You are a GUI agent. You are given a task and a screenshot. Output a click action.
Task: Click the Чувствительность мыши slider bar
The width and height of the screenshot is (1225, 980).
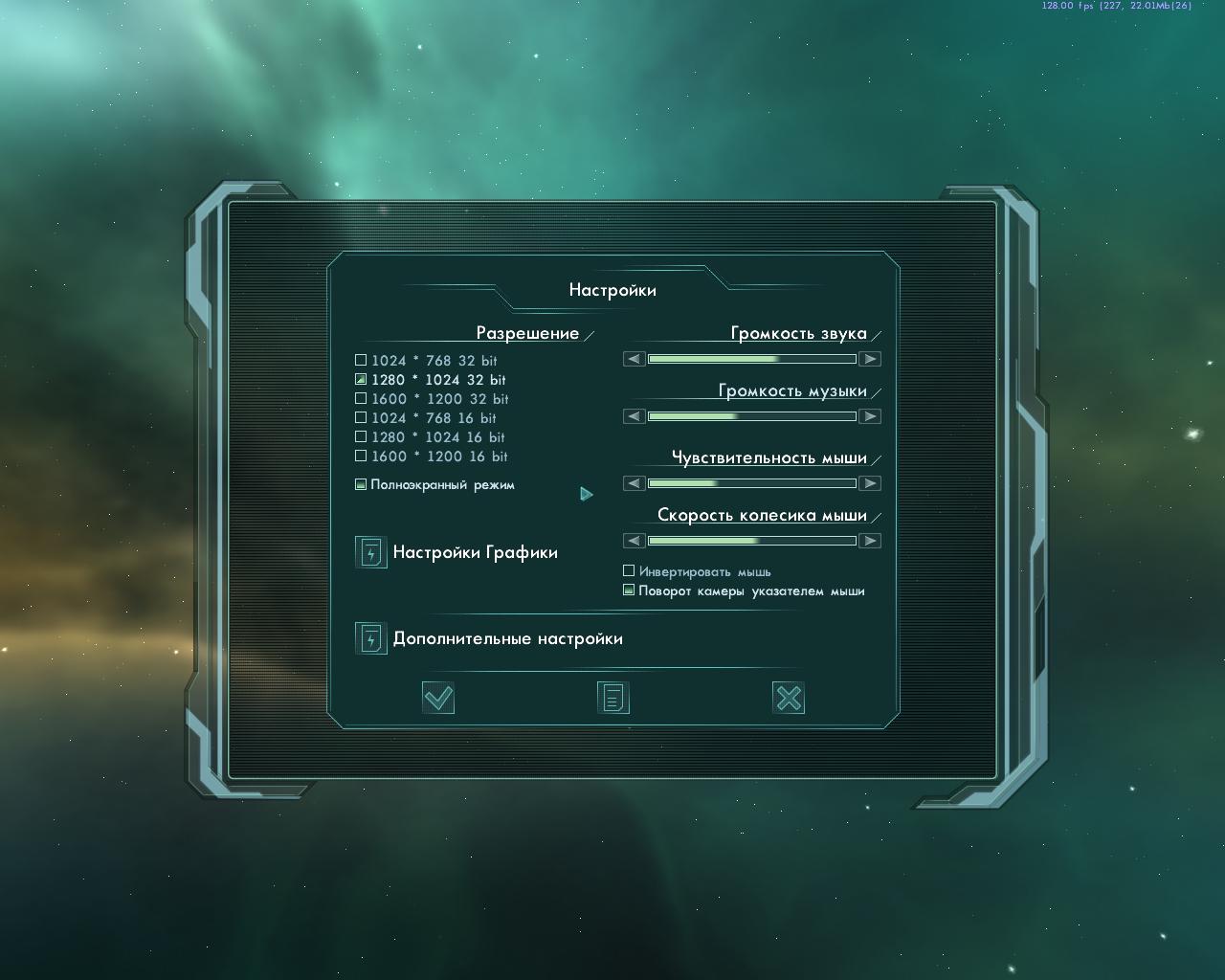[752, 483]
